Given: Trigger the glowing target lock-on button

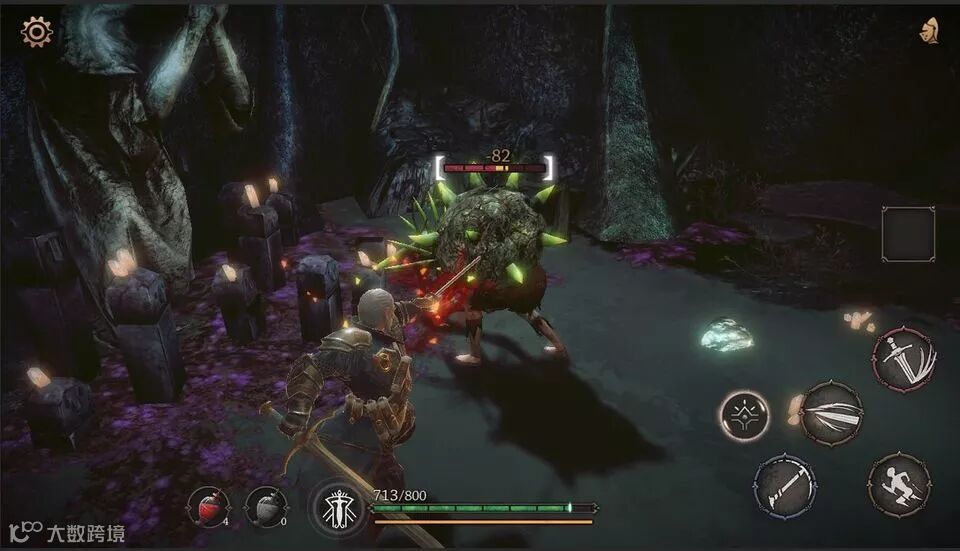Looking at the screenshot, I should click(x=744, y=414).
